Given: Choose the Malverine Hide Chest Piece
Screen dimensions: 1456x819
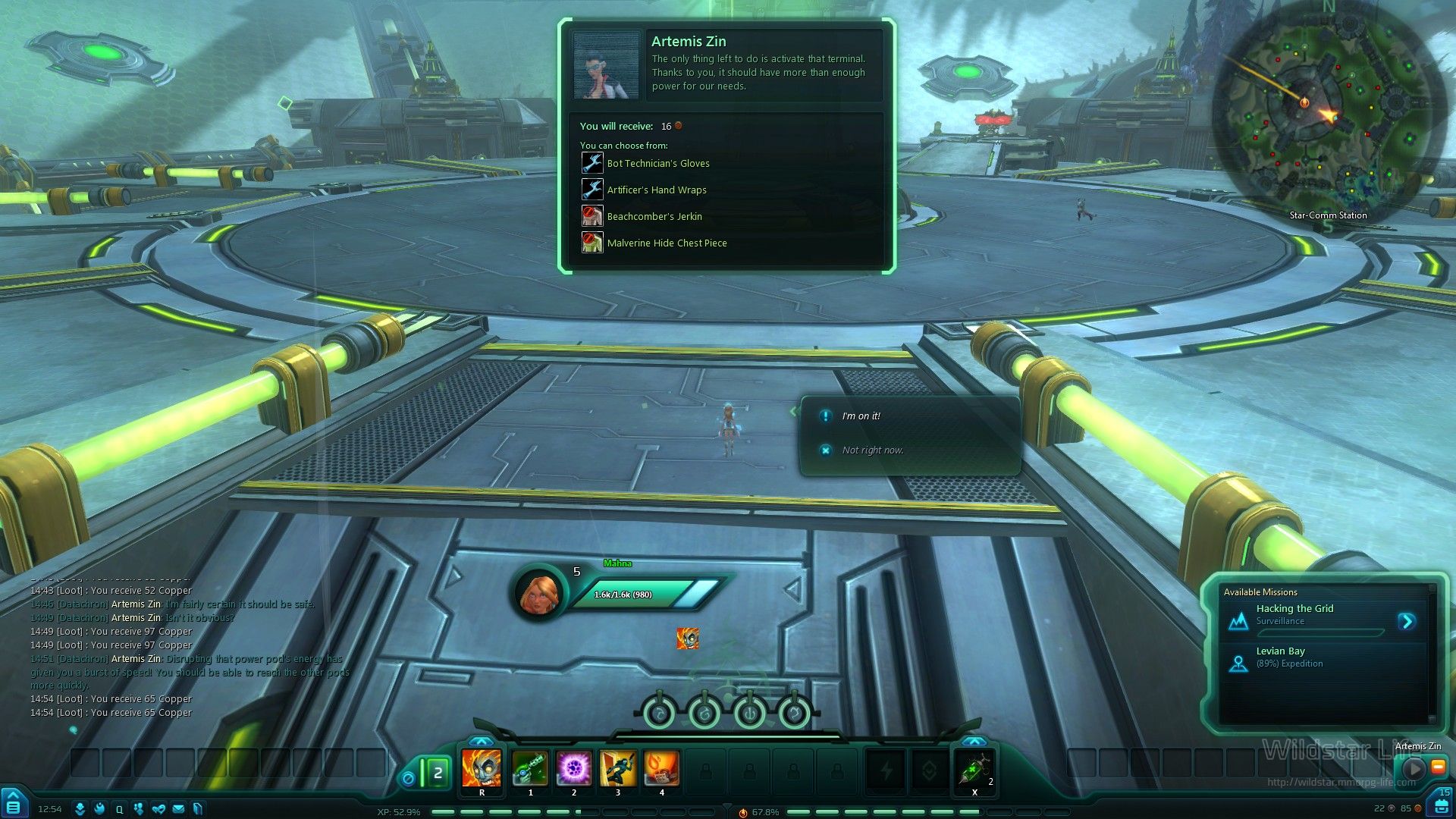Looking at the screenshot, I should pyautogui.click(x=666, y=243).
